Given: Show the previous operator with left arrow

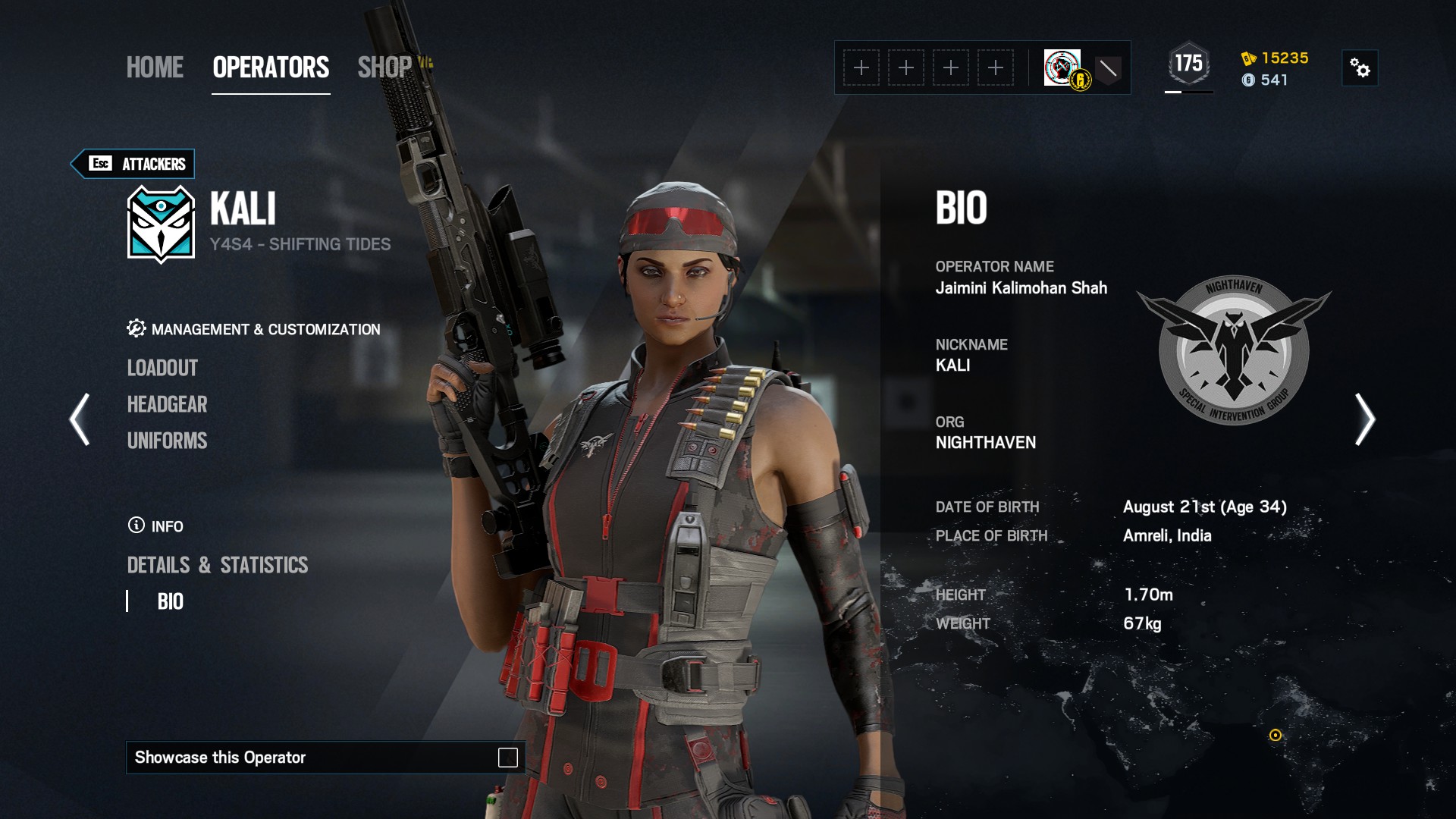Looking at the screenshot, I should tap(80, 419).
